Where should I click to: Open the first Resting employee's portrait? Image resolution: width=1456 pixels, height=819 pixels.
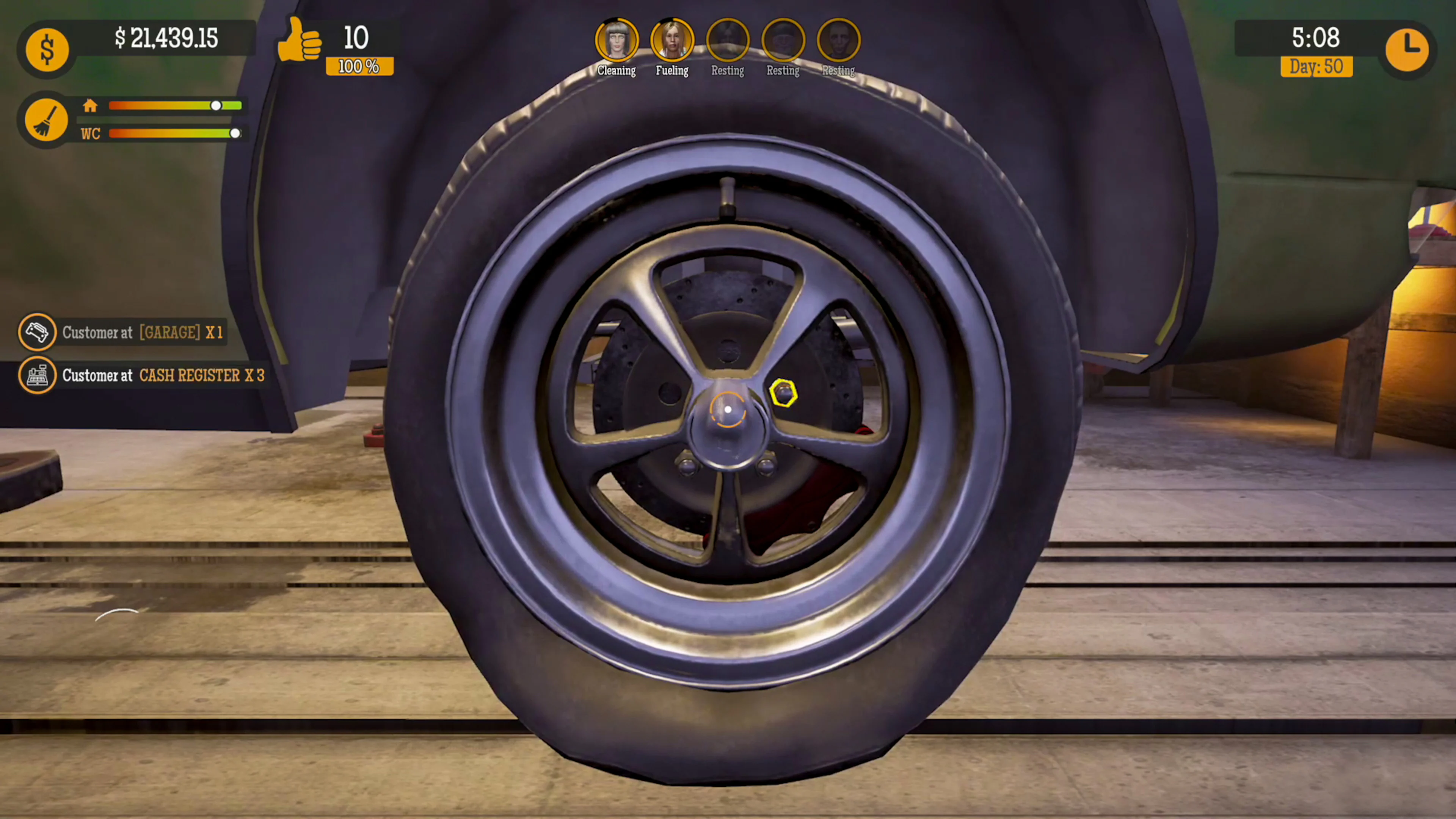pos(728,38)
